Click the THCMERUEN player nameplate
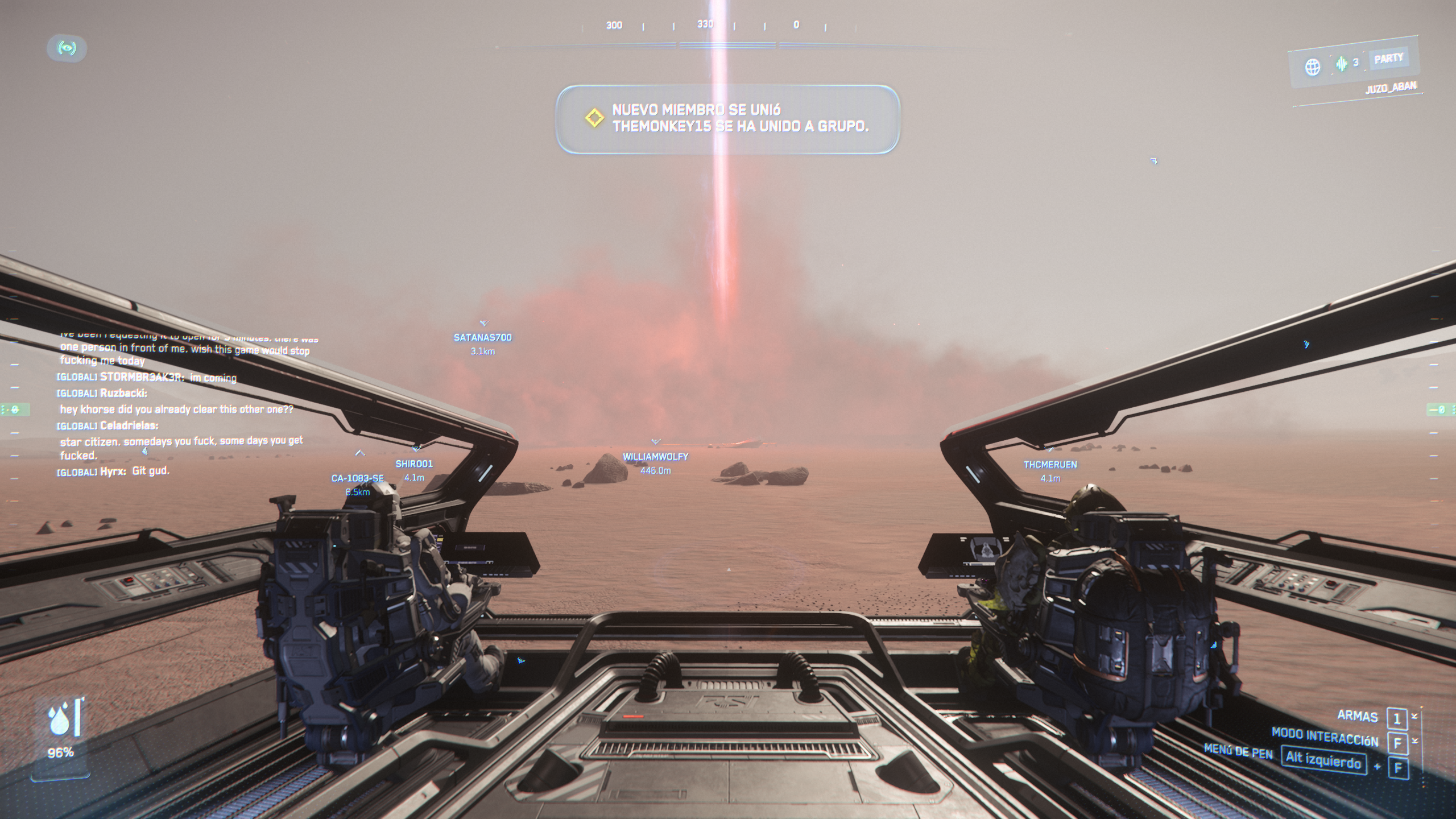 (x=1050, y=465)
